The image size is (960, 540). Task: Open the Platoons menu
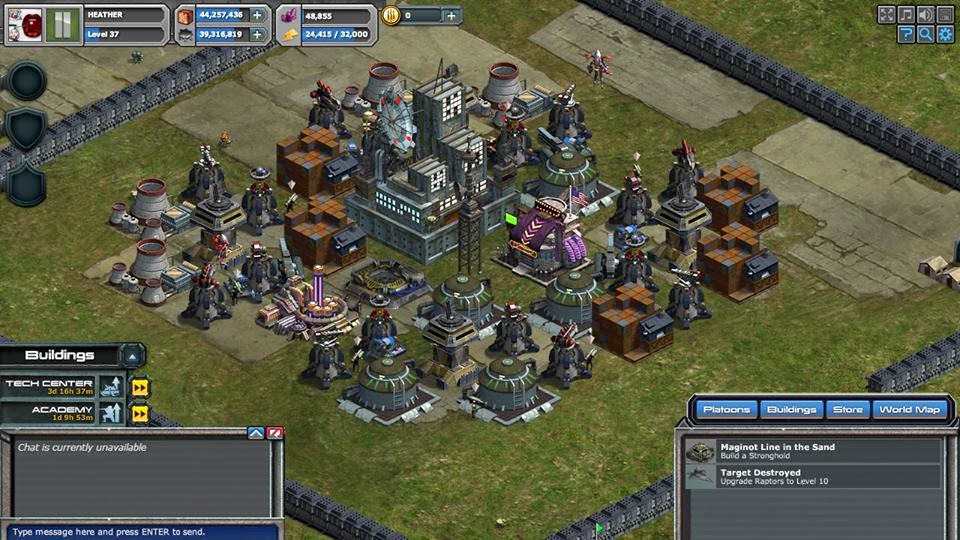pyautogui.click(x=724, y=409)
